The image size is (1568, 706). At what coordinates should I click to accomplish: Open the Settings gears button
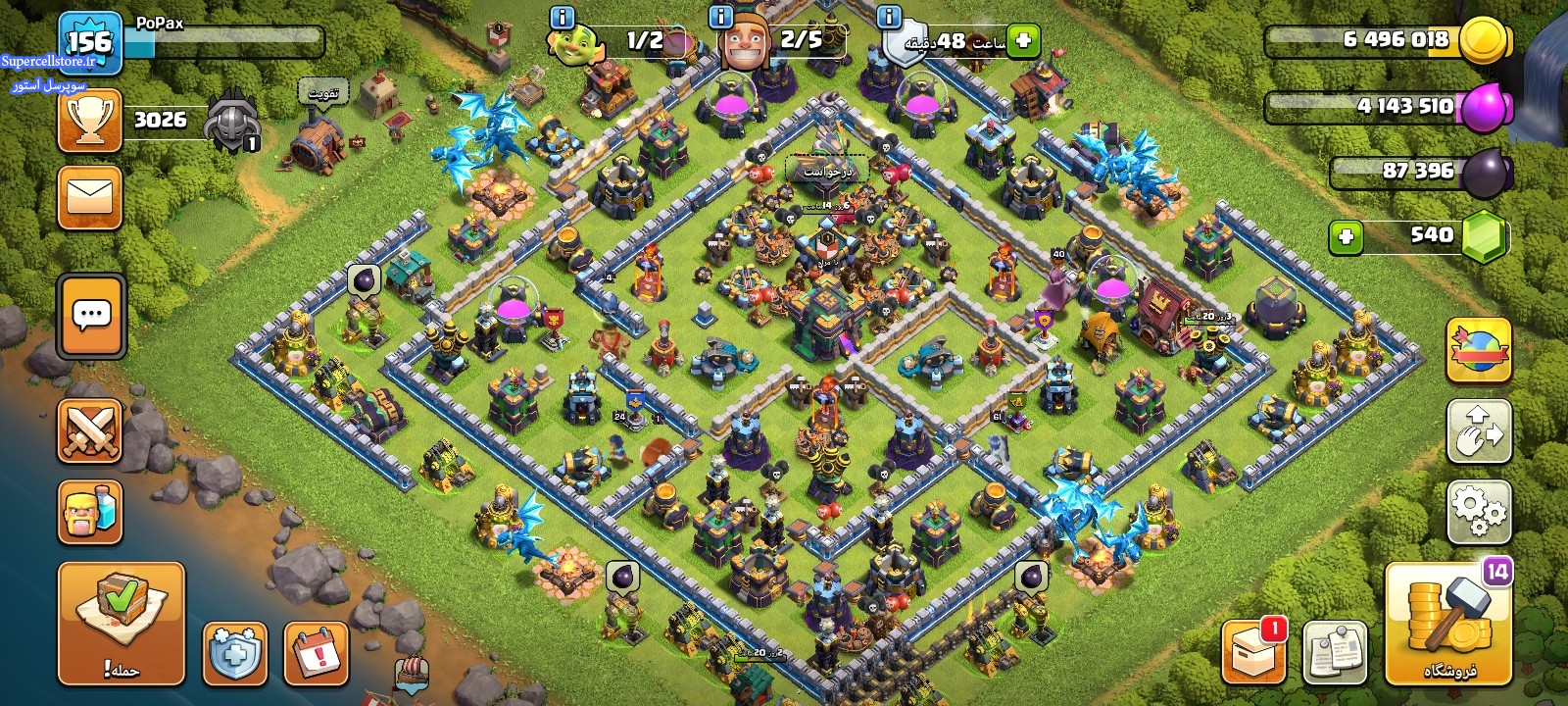tap(1479, 511)
